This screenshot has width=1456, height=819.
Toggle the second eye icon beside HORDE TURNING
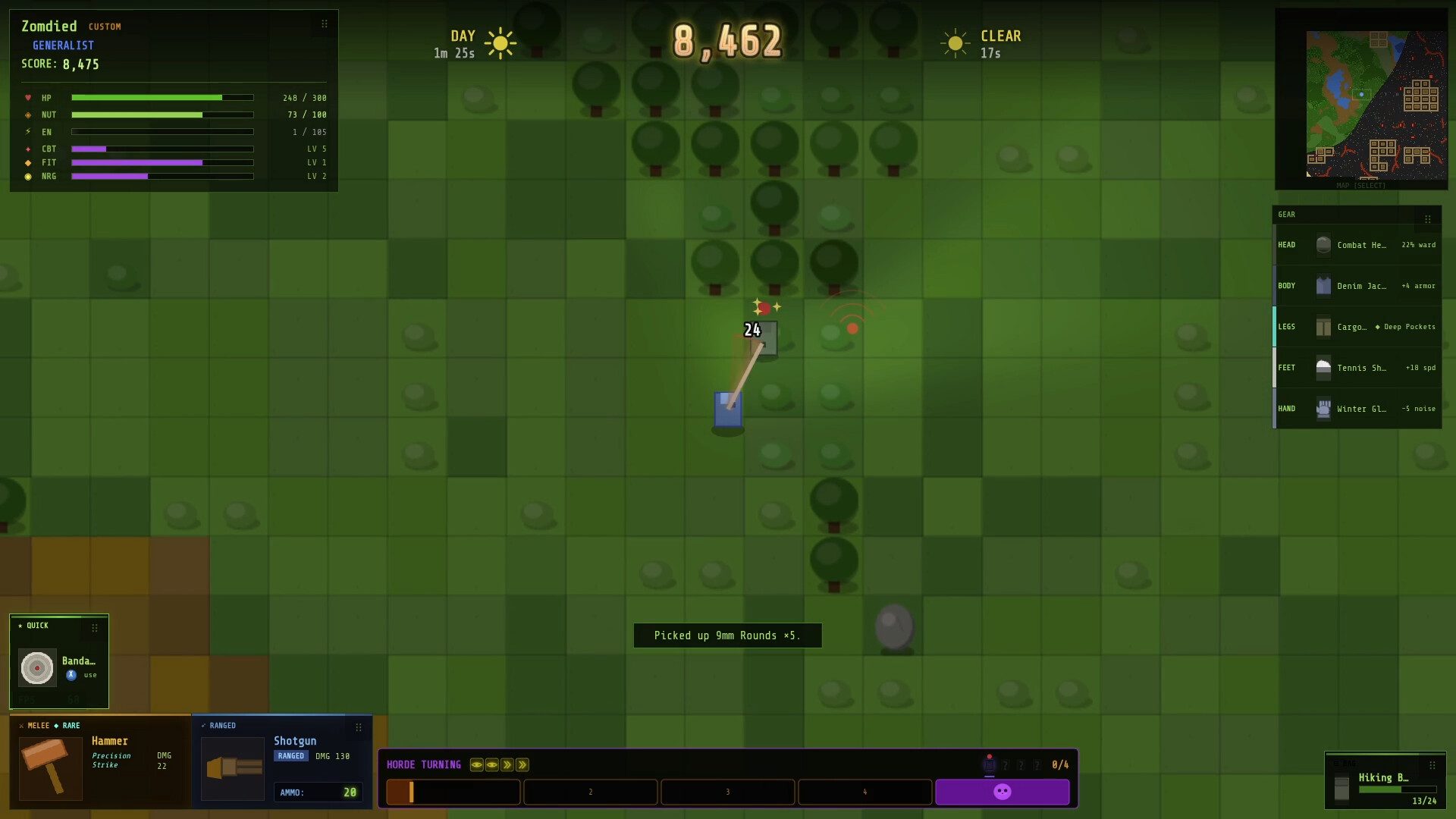pos(492,765)
